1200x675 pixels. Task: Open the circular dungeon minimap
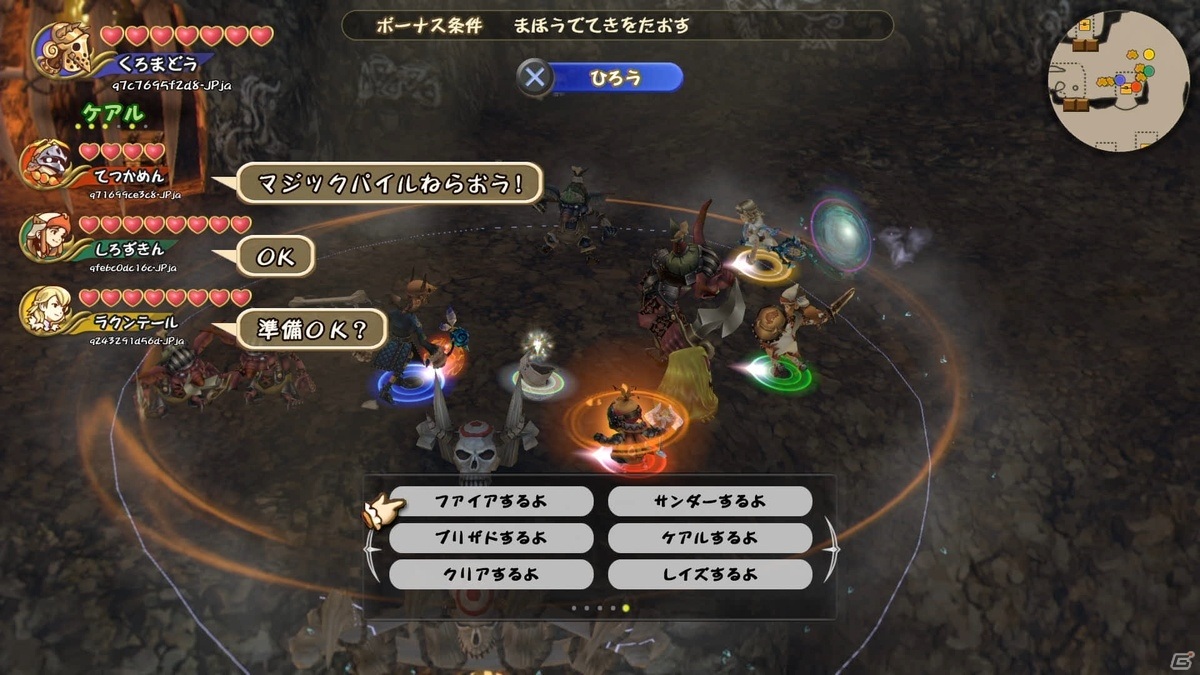(x=1118, y=82)
